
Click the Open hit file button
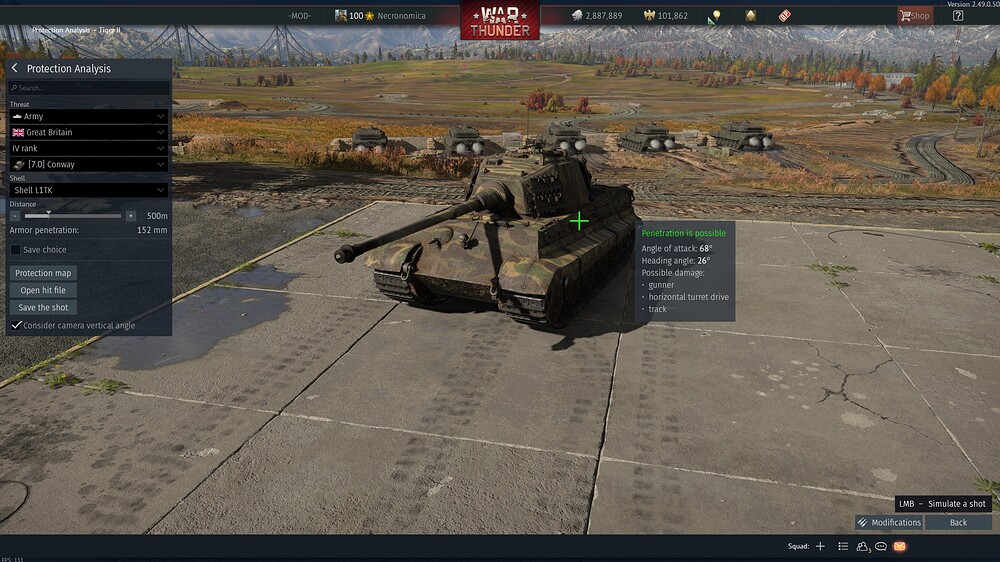coord(44,290)
